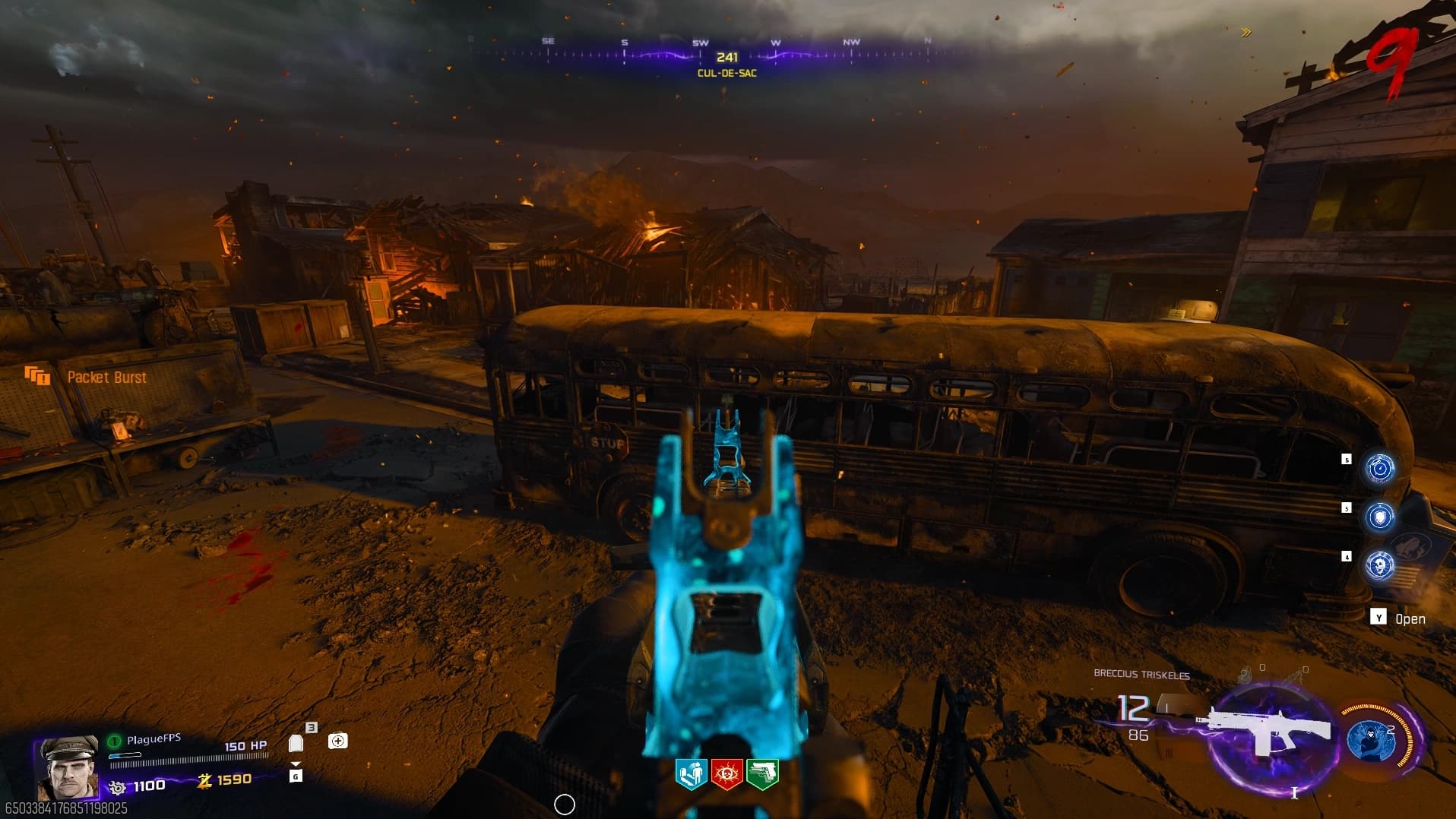Screen dimensions: 1456x819
Task: Click the Packet Burst warning icon
Action: pos(37,375)
